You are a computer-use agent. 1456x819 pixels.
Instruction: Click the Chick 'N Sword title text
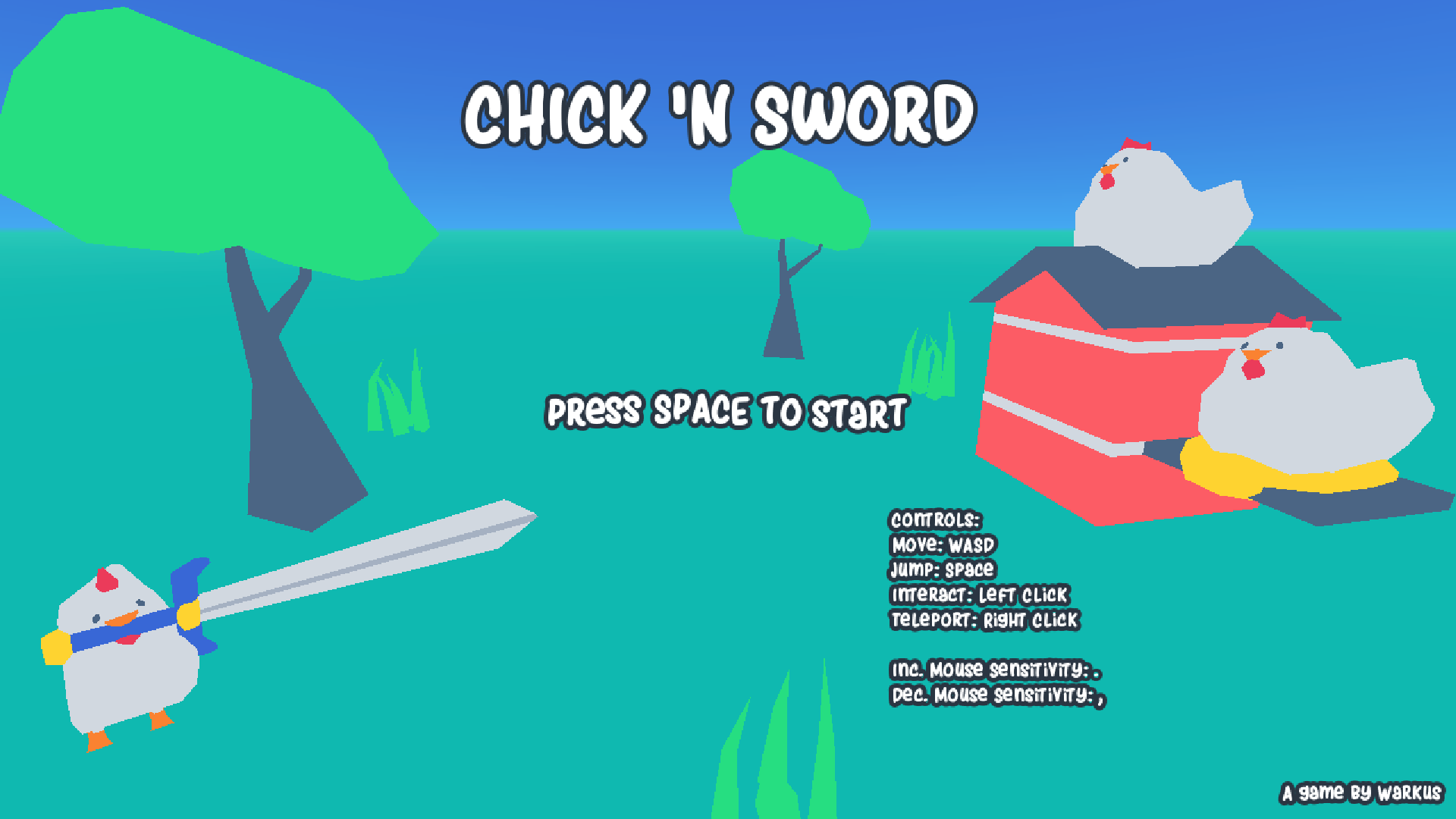click(720, 114)
